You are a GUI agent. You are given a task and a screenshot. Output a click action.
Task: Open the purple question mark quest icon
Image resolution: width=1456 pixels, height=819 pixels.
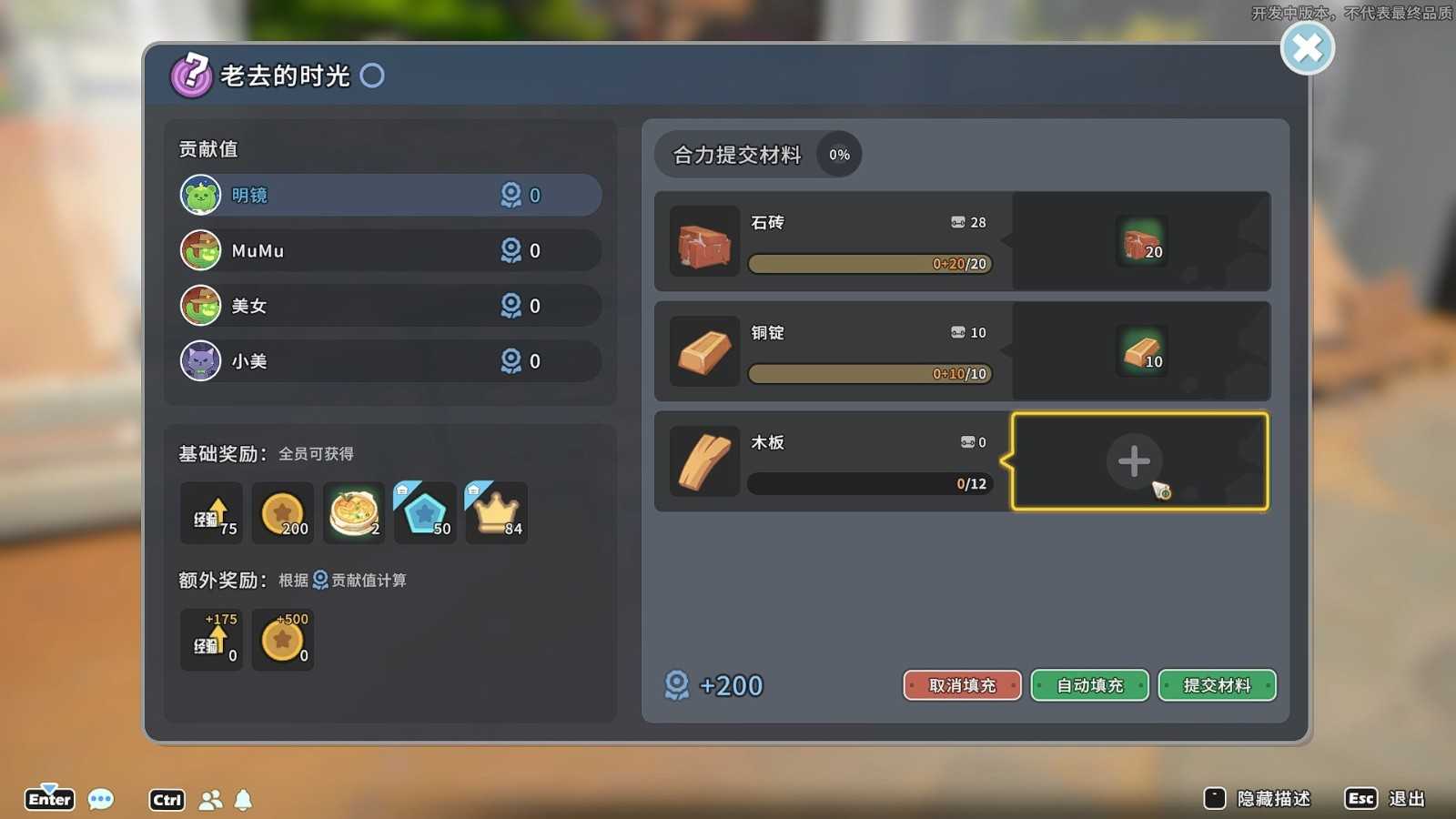pyautogui.click(x=191, y=75)
